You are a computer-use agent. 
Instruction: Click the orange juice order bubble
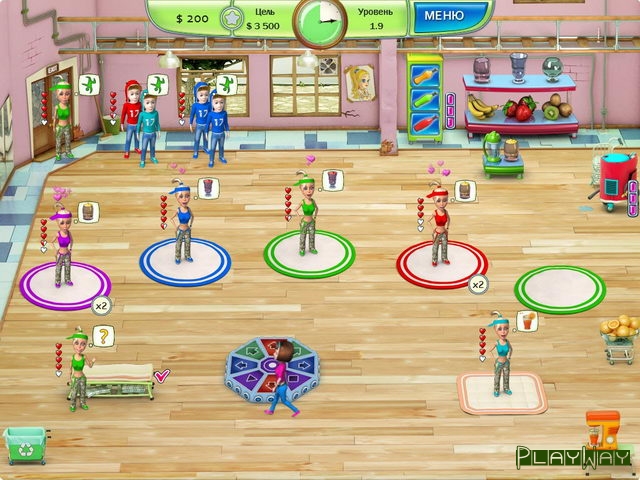(527, 320)
